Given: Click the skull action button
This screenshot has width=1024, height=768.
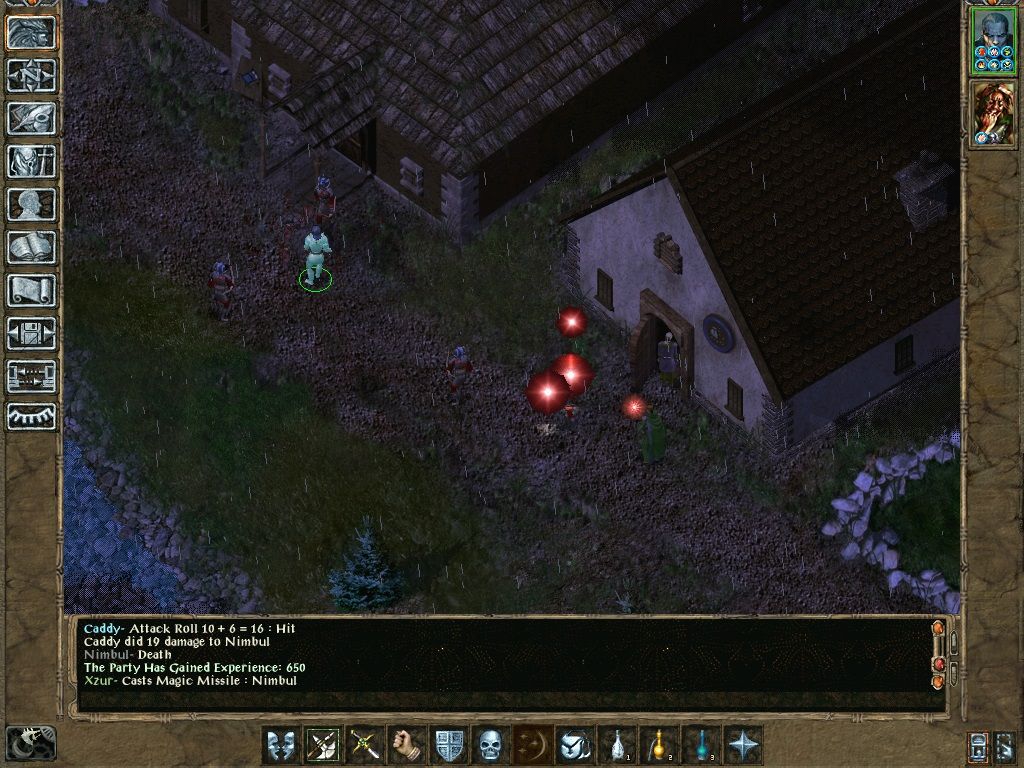Looking at the screenshot, I should (490, 745).
